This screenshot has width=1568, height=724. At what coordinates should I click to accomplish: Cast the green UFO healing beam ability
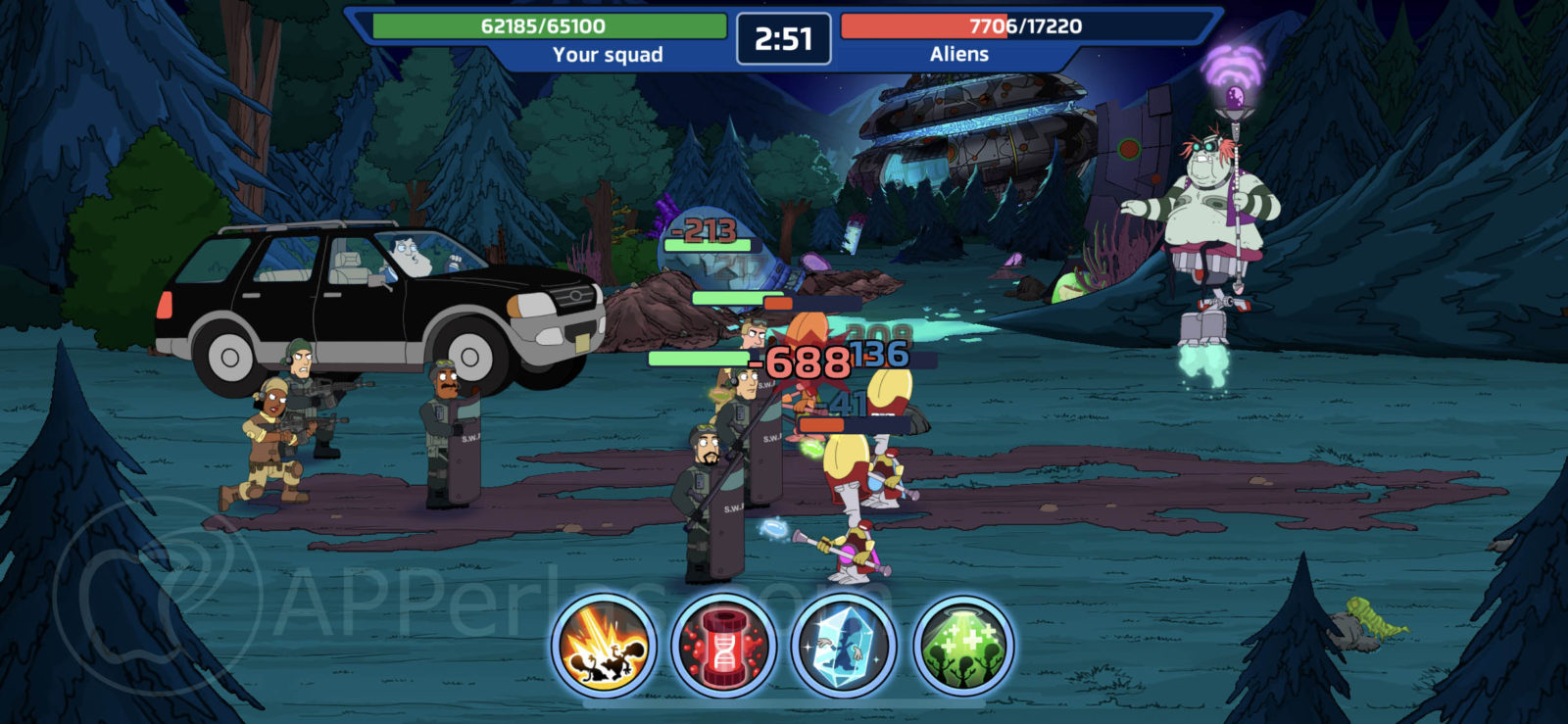[963, 646]
